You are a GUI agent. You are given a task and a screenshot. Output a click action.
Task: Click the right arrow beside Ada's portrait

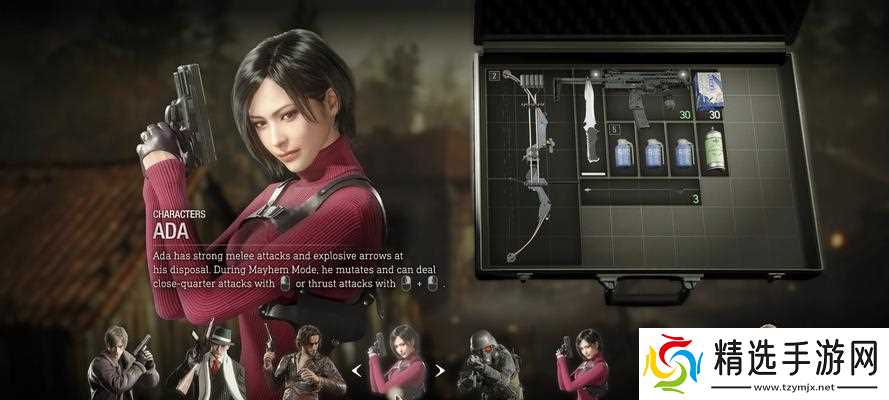point(439,371)
